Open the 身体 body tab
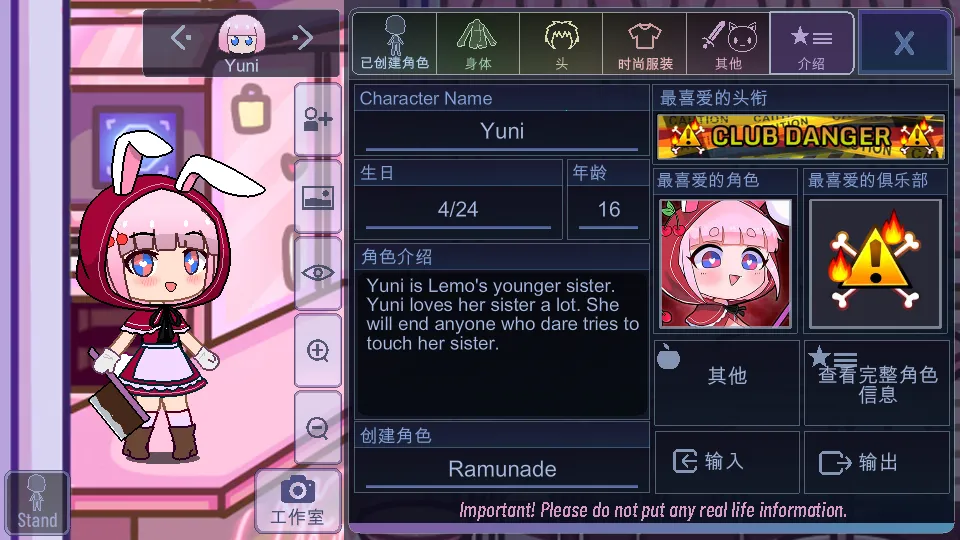This screenshot has height=540, width=960. pyautogui.click(x=478, y=43)
